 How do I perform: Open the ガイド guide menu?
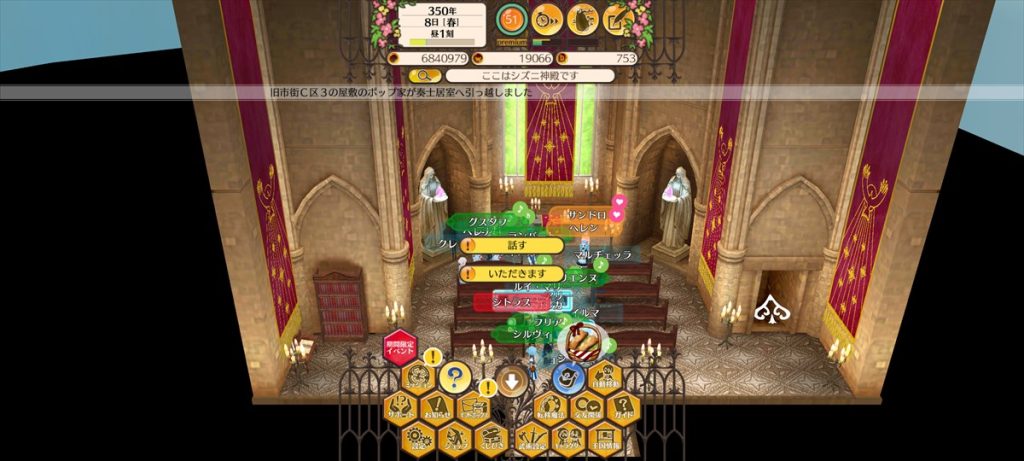point(623,408)
